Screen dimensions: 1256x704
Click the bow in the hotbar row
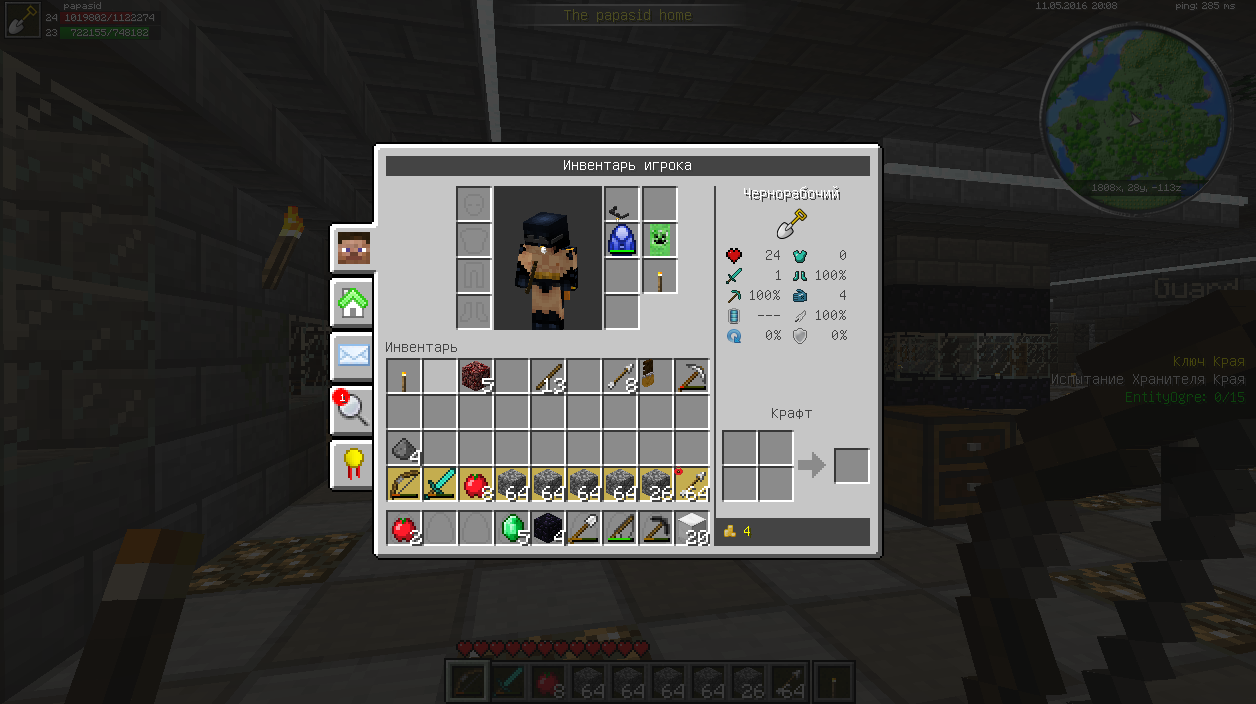pyautogui.click(x=404, y=484)
